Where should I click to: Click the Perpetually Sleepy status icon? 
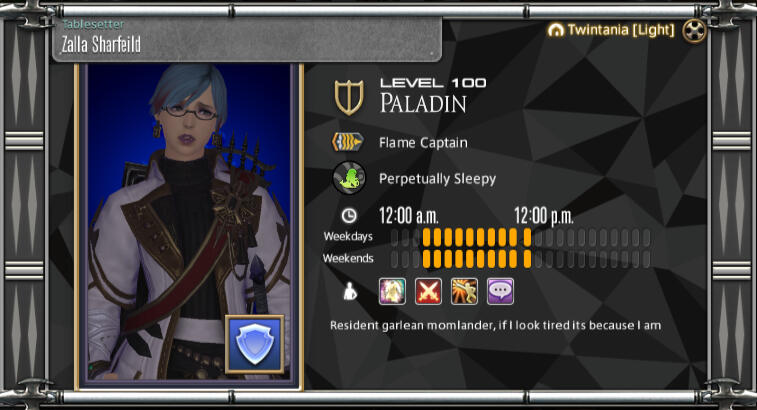pyautogui.click(x=348, y=179)
